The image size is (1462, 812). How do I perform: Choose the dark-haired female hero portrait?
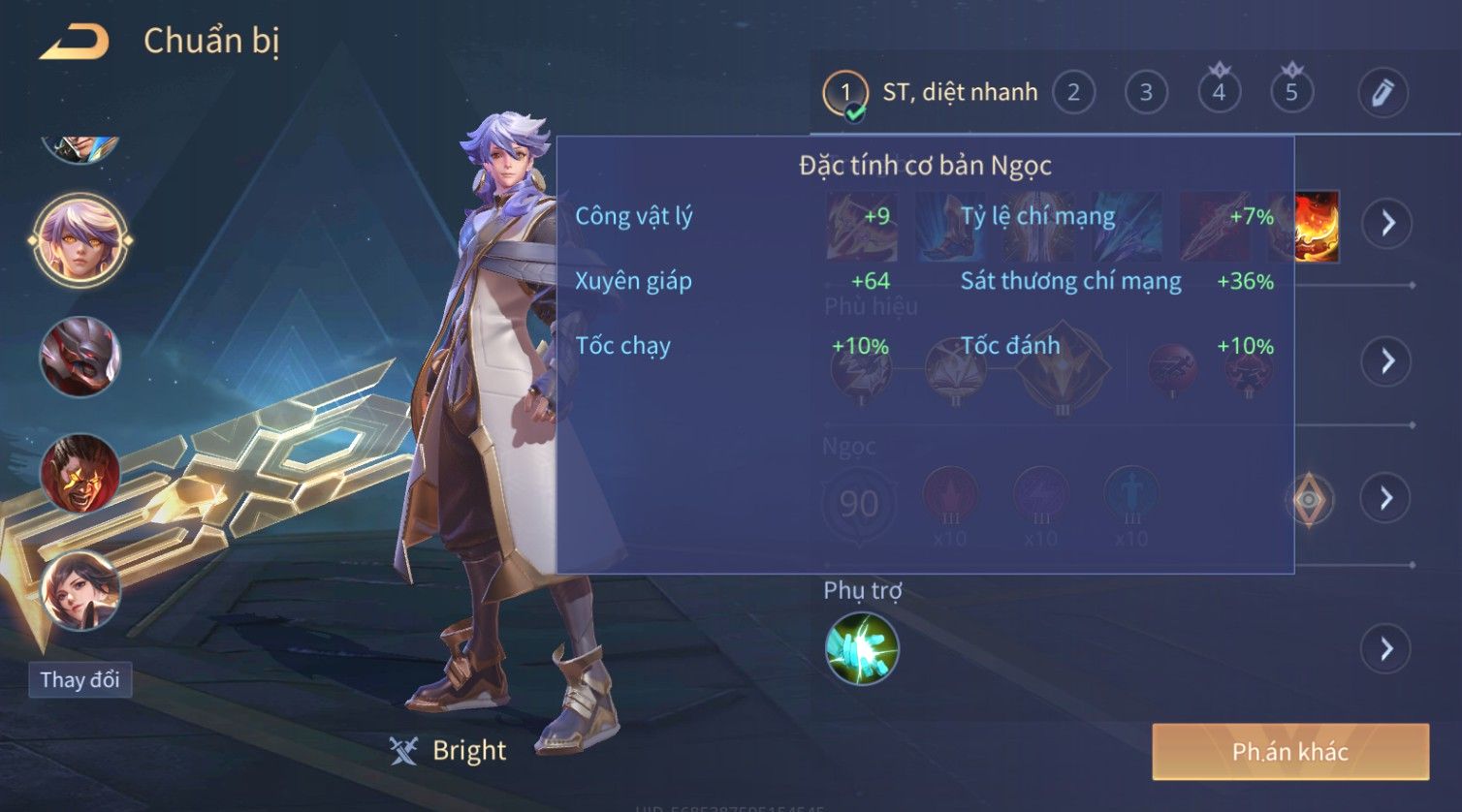coord(79,591)
